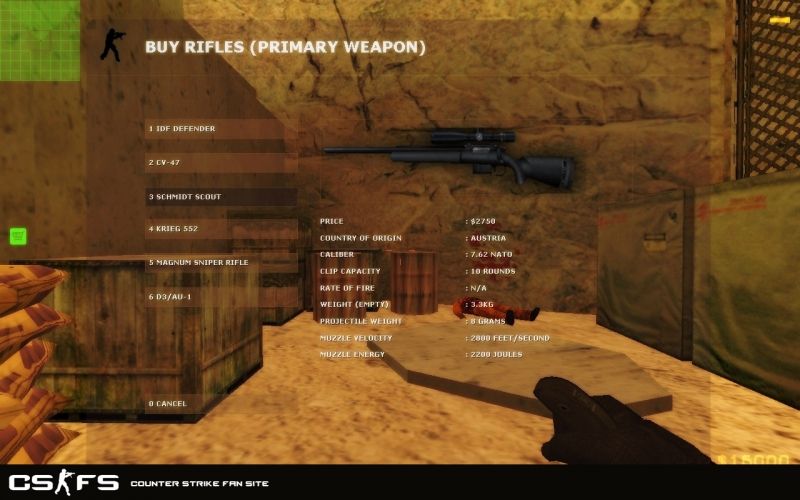800x500 pixels.
Task: Click the green radar minimap
Action: (39, 40)
